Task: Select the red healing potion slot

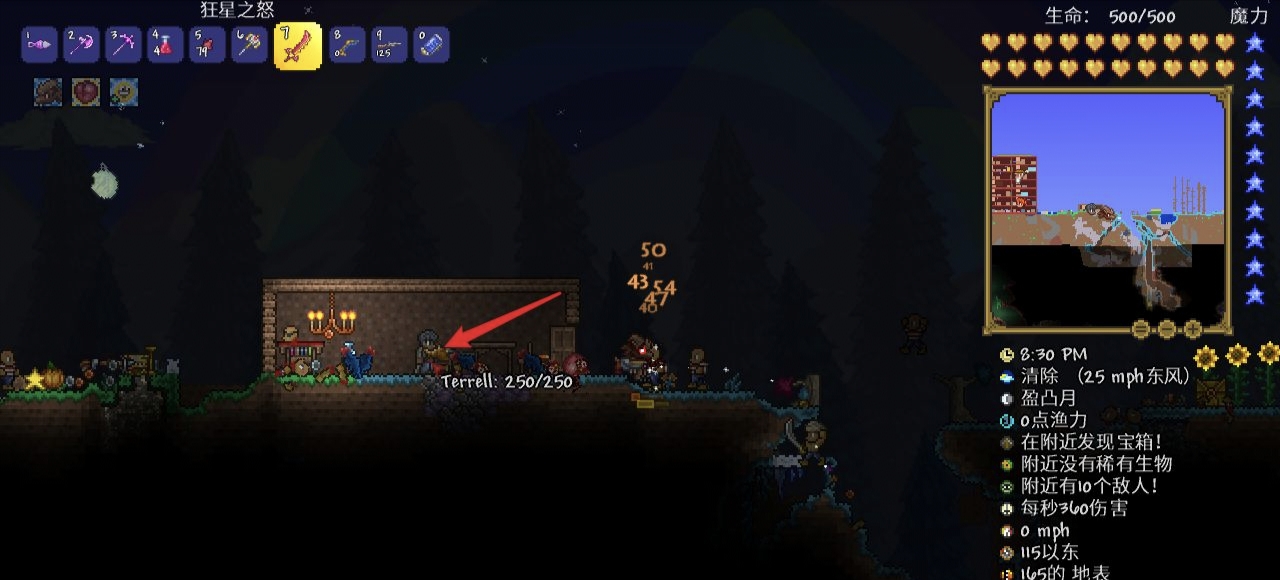Action: [x=164, y=45]
